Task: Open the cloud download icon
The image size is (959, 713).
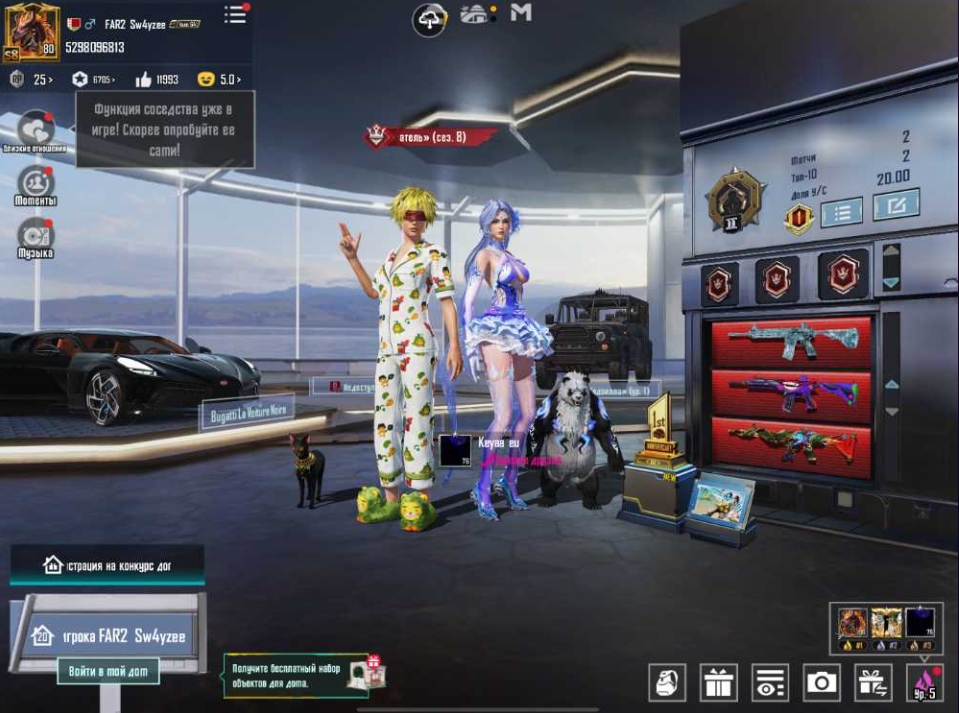Action: pos(430,18)
